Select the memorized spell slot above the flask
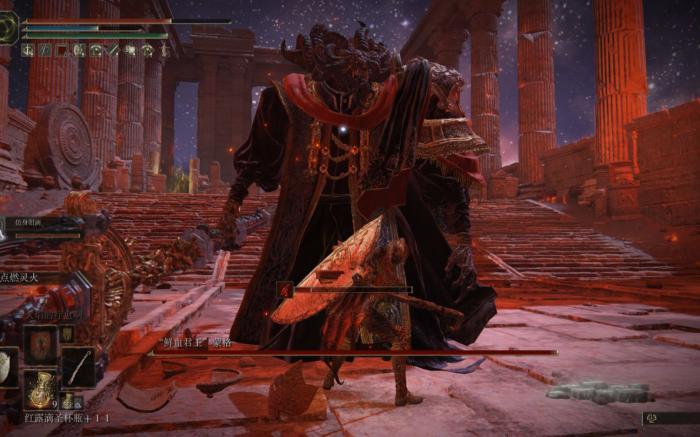Viewport: 700px width, 437px height. tap(41, 343)
